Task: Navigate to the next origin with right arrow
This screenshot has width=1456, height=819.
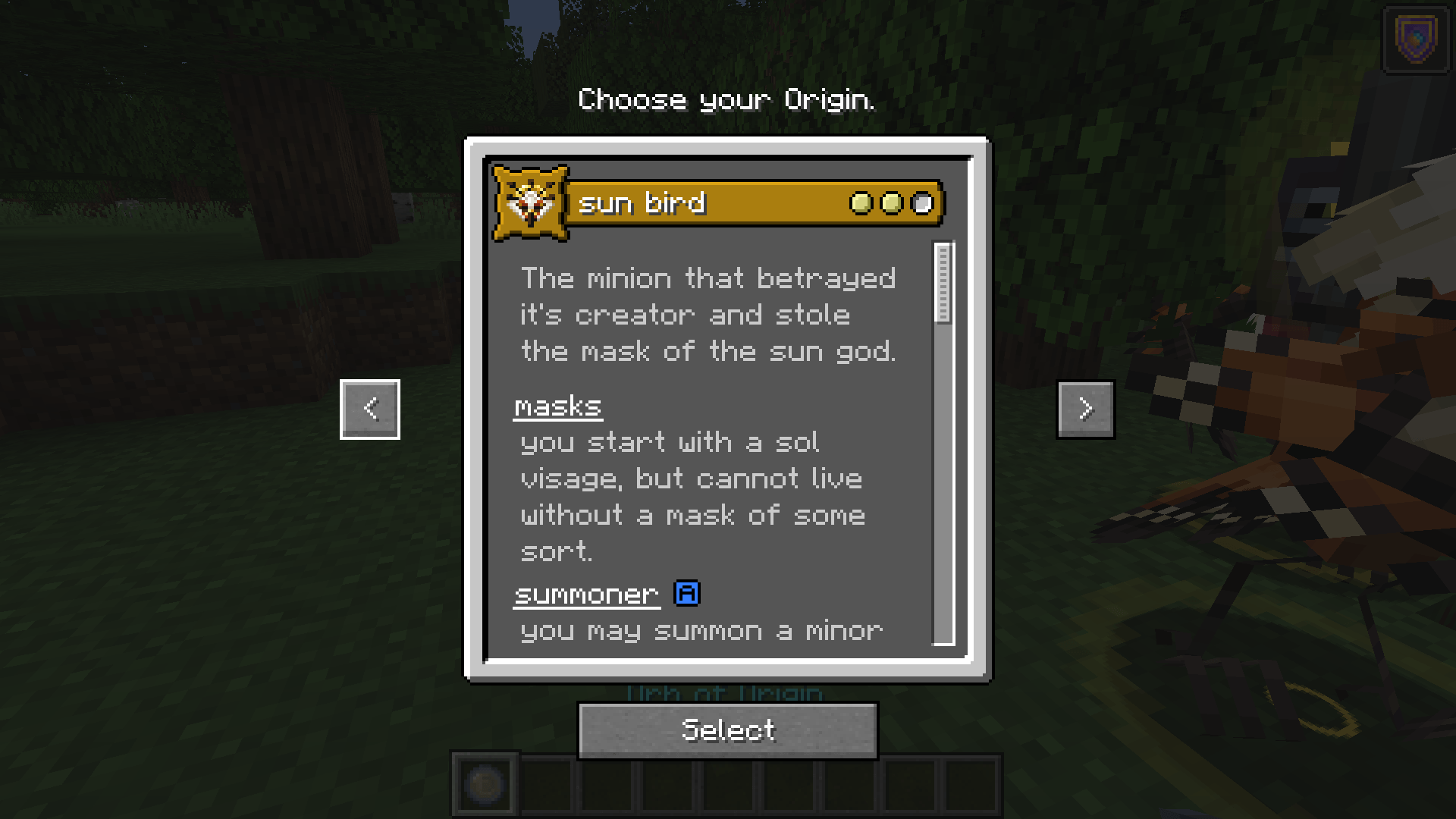Action: pos(1086,409)
